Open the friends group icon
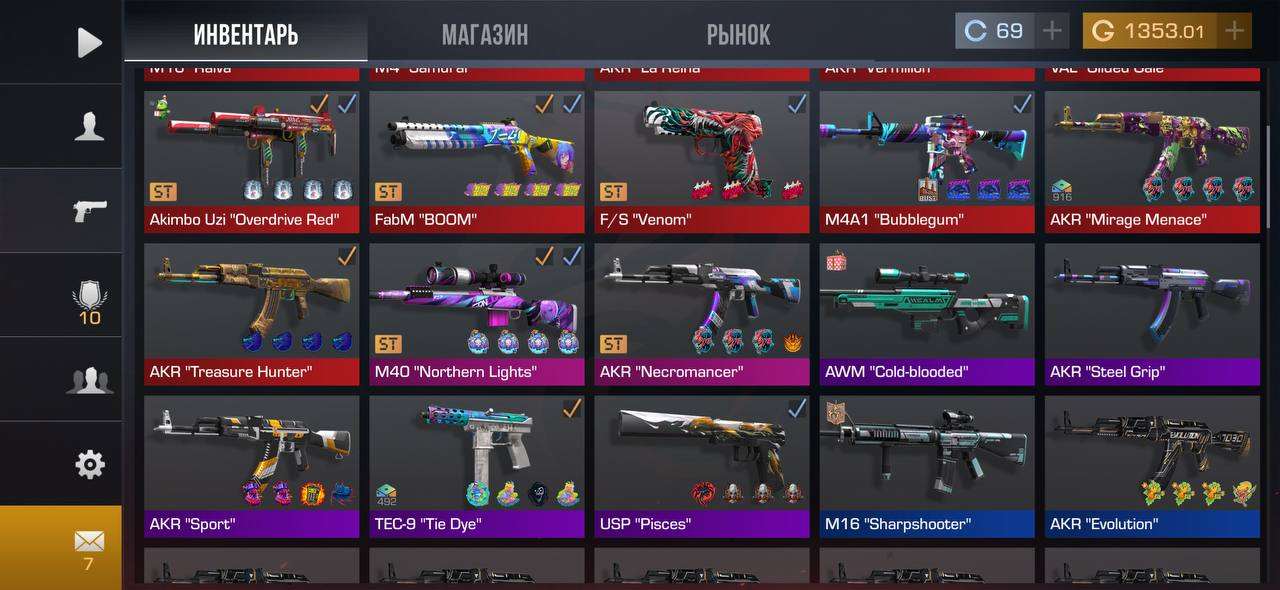 pyautogui.click(x=89, y=380)
